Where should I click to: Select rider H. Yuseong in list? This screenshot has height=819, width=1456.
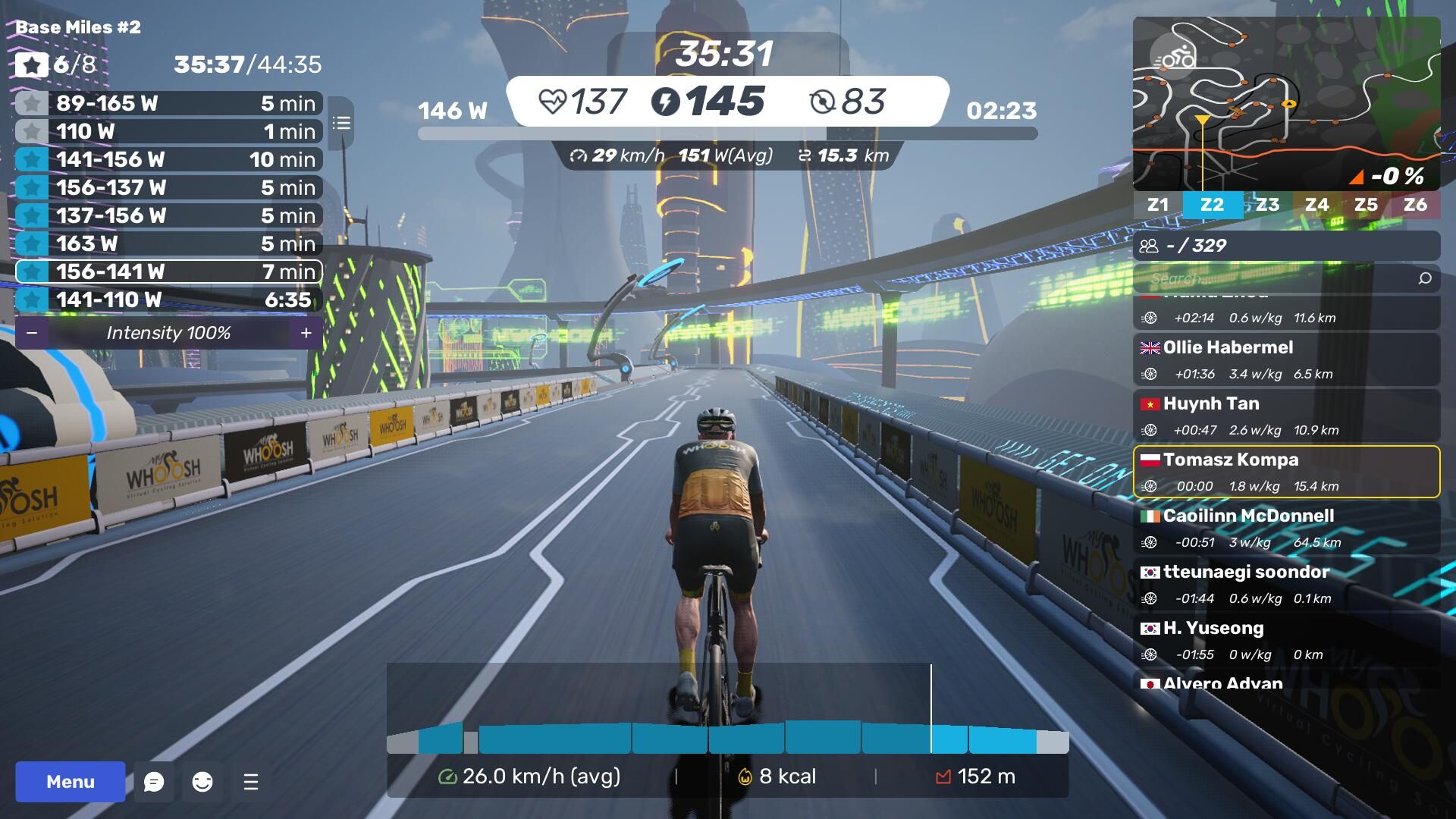pyautogui.click(x=1286, y=640)
